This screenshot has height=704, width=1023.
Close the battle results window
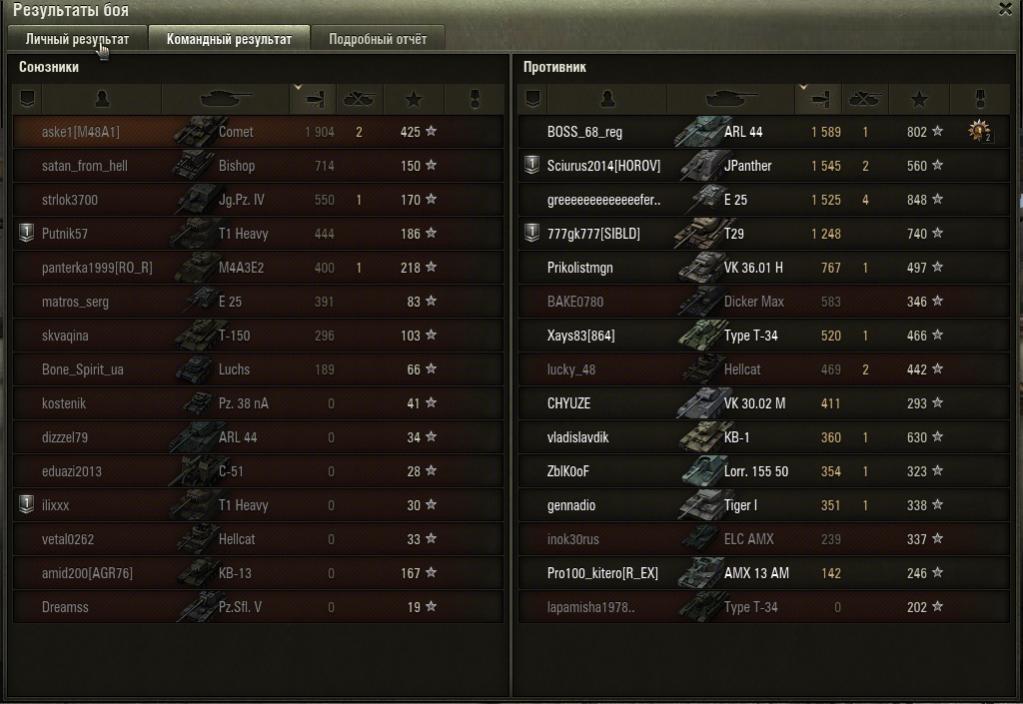pyautogui.click(x=1004, y=9)
